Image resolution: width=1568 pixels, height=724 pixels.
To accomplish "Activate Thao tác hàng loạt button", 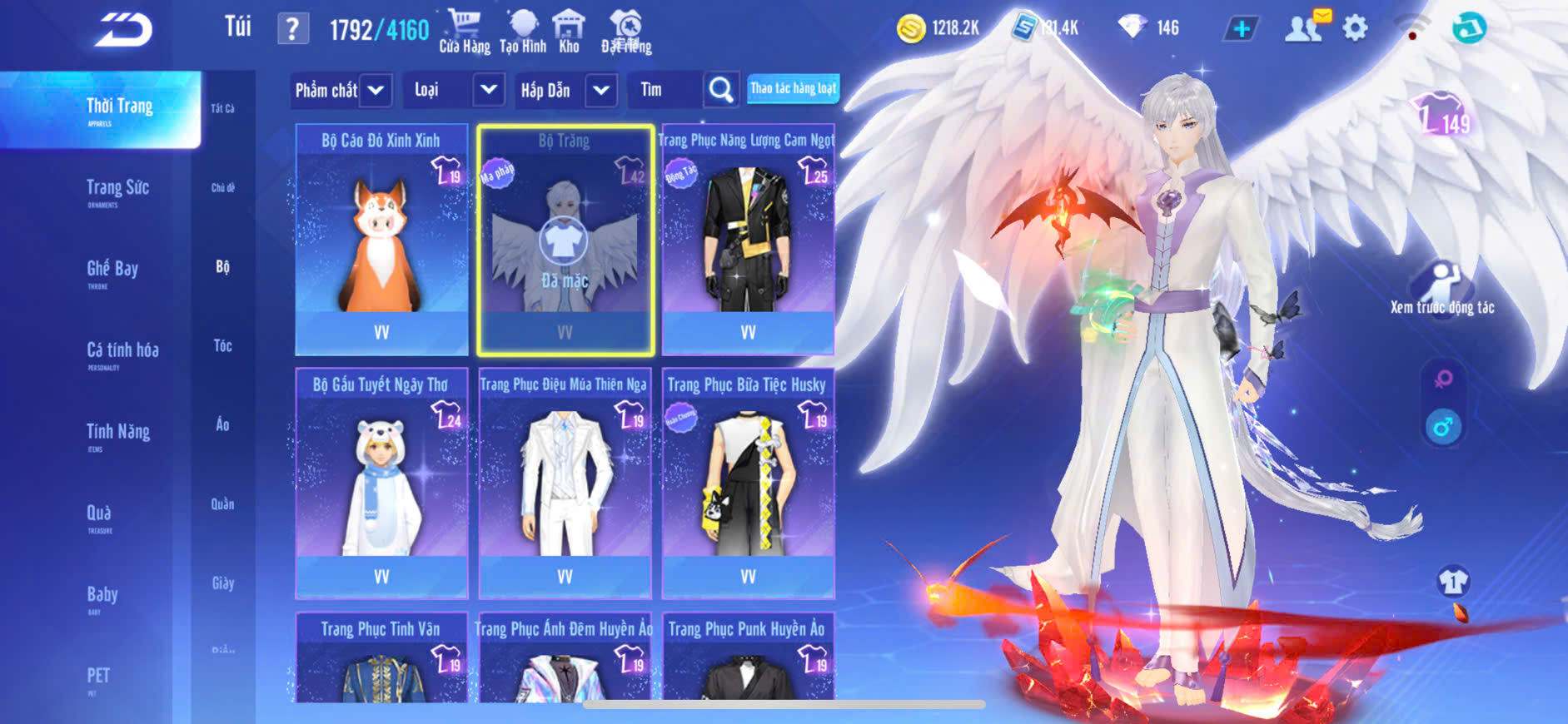I will [793, 88].
